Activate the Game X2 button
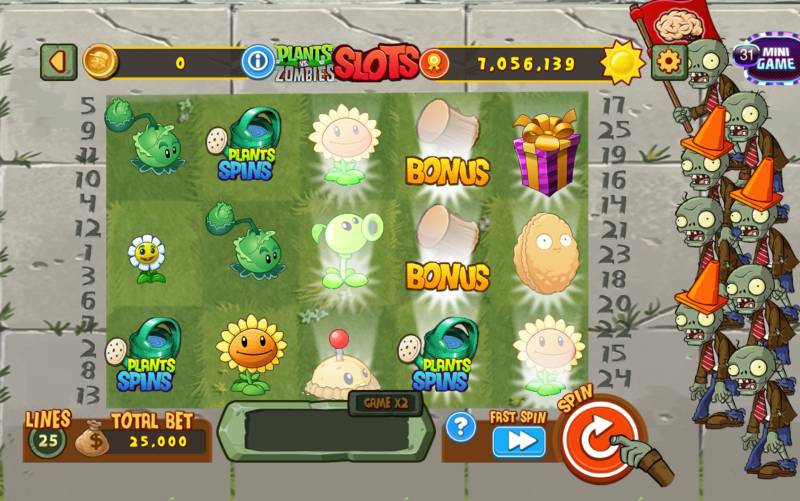Viewport: 800px width, 501px height. click(x=381, y=402)
